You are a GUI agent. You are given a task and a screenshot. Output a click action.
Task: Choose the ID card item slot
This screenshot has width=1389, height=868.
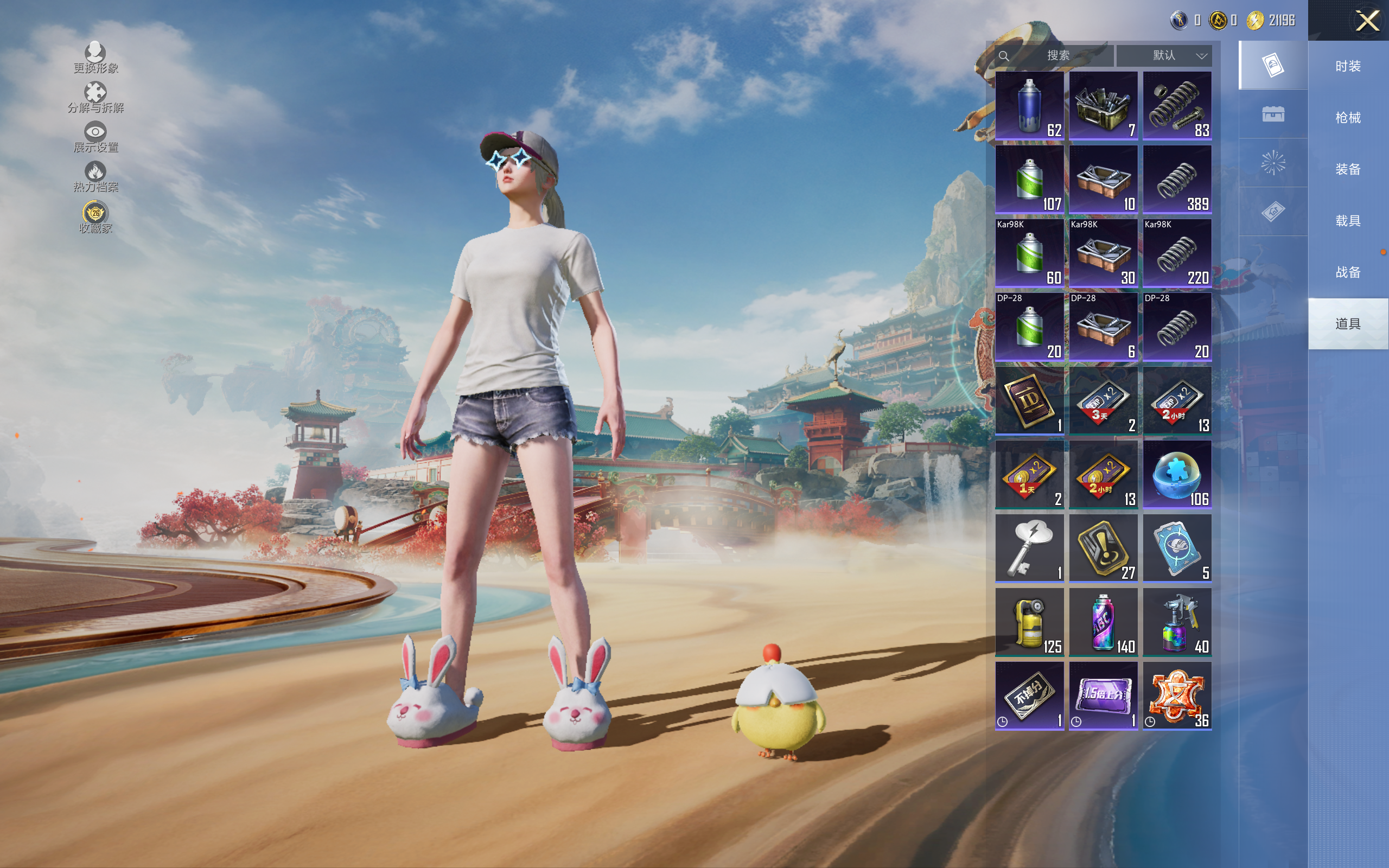point(1029,401)
